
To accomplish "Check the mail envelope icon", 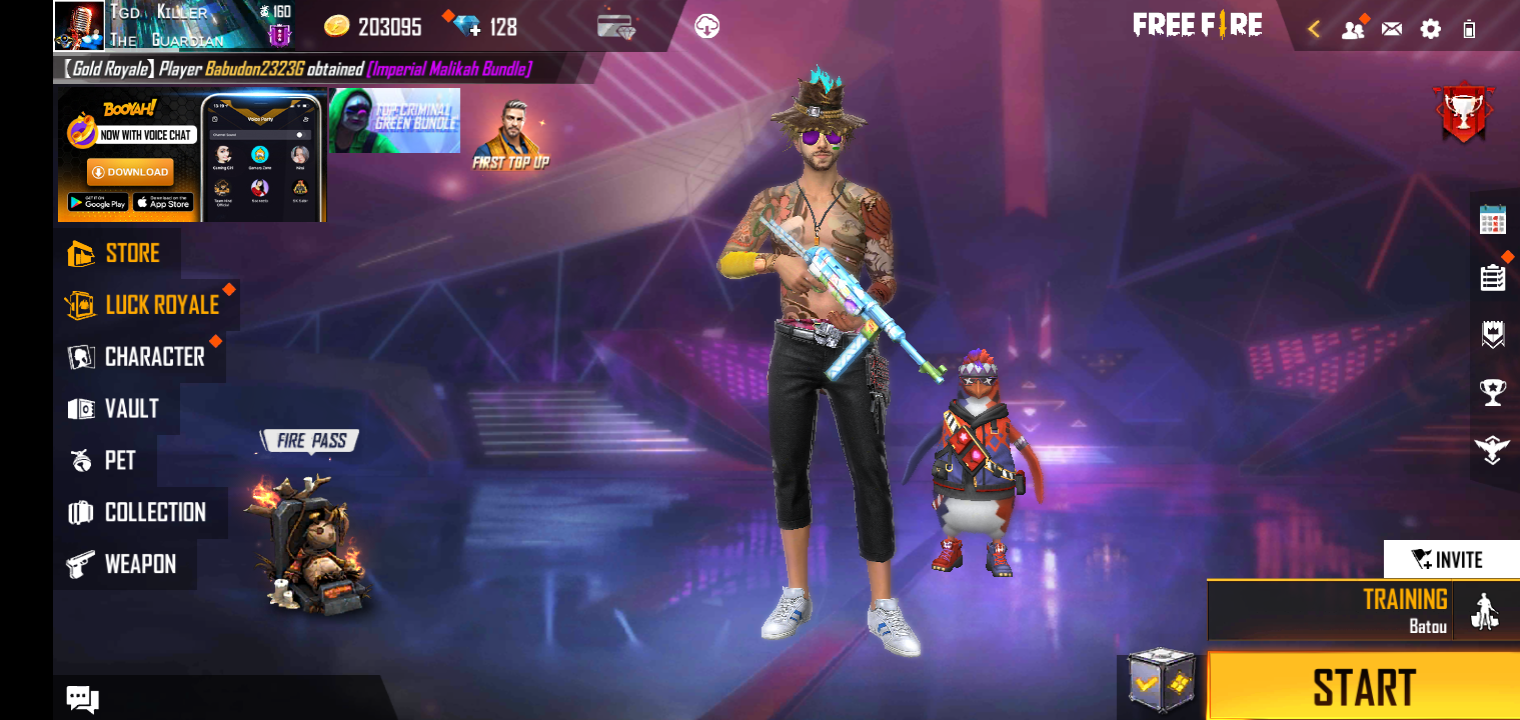I will 1391,29.
